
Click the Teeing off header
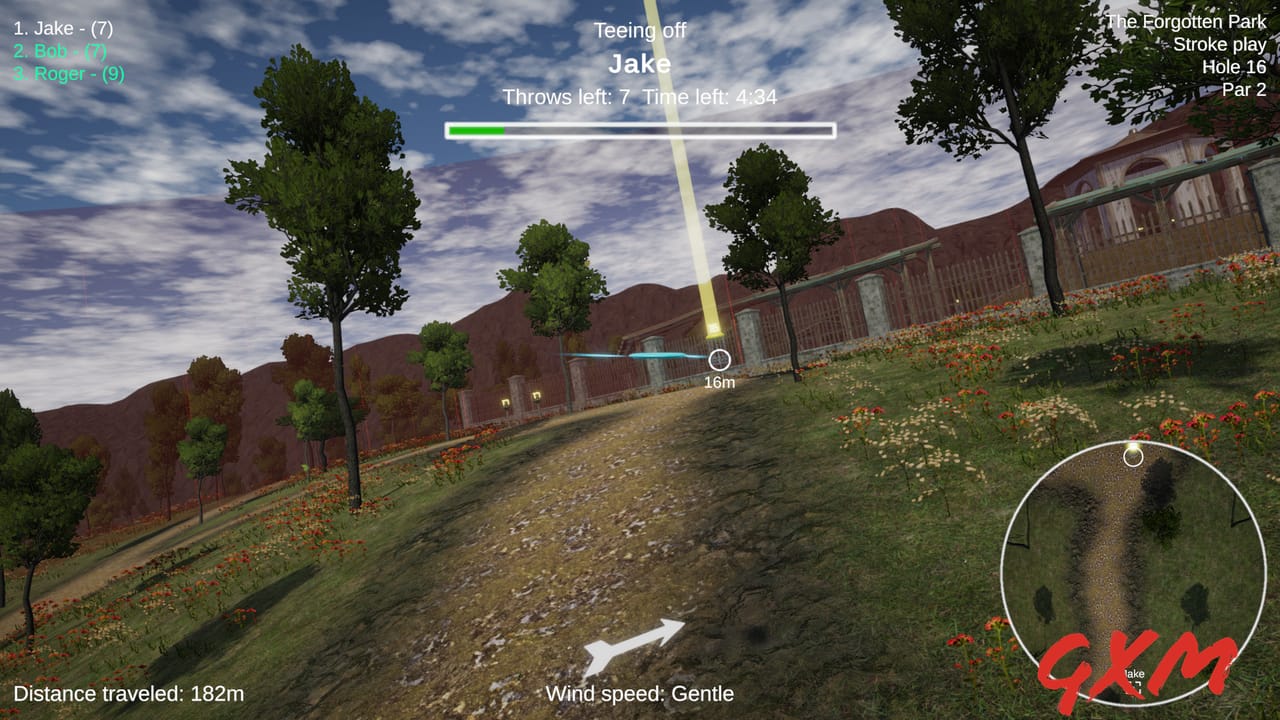coord(639,31)
